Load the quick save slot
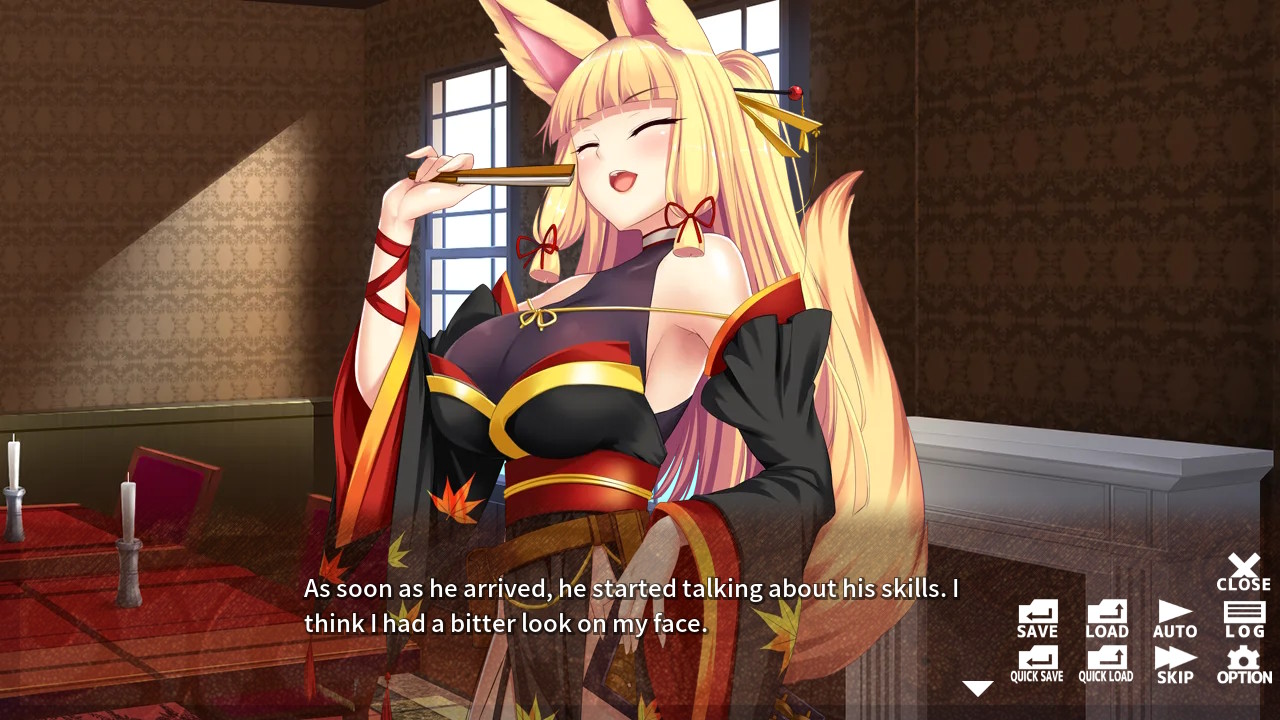Screen dimensions: 1280x720 1105,663
